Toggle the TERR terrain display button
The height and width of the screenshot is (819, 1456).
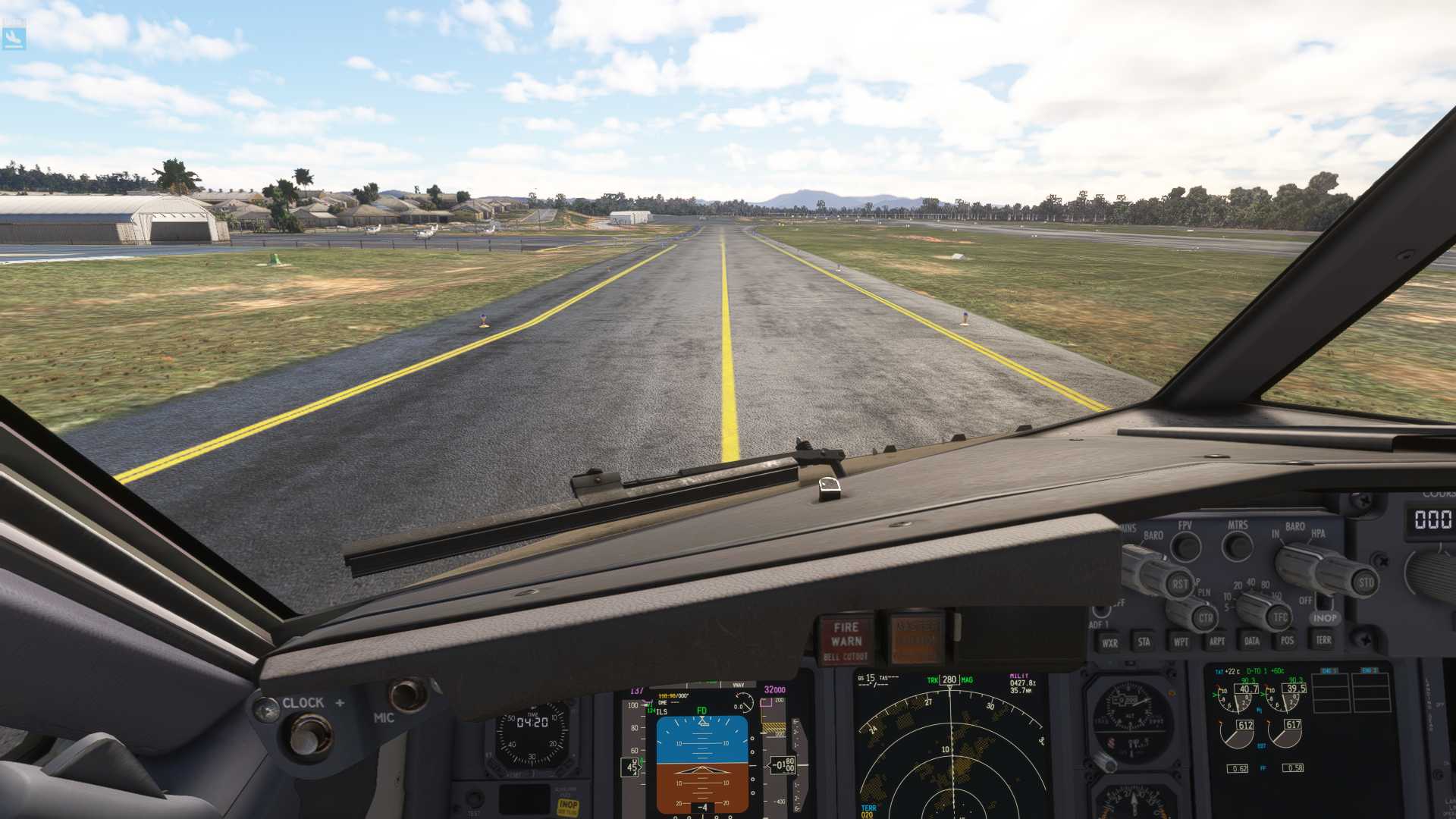click(1323, 640)
